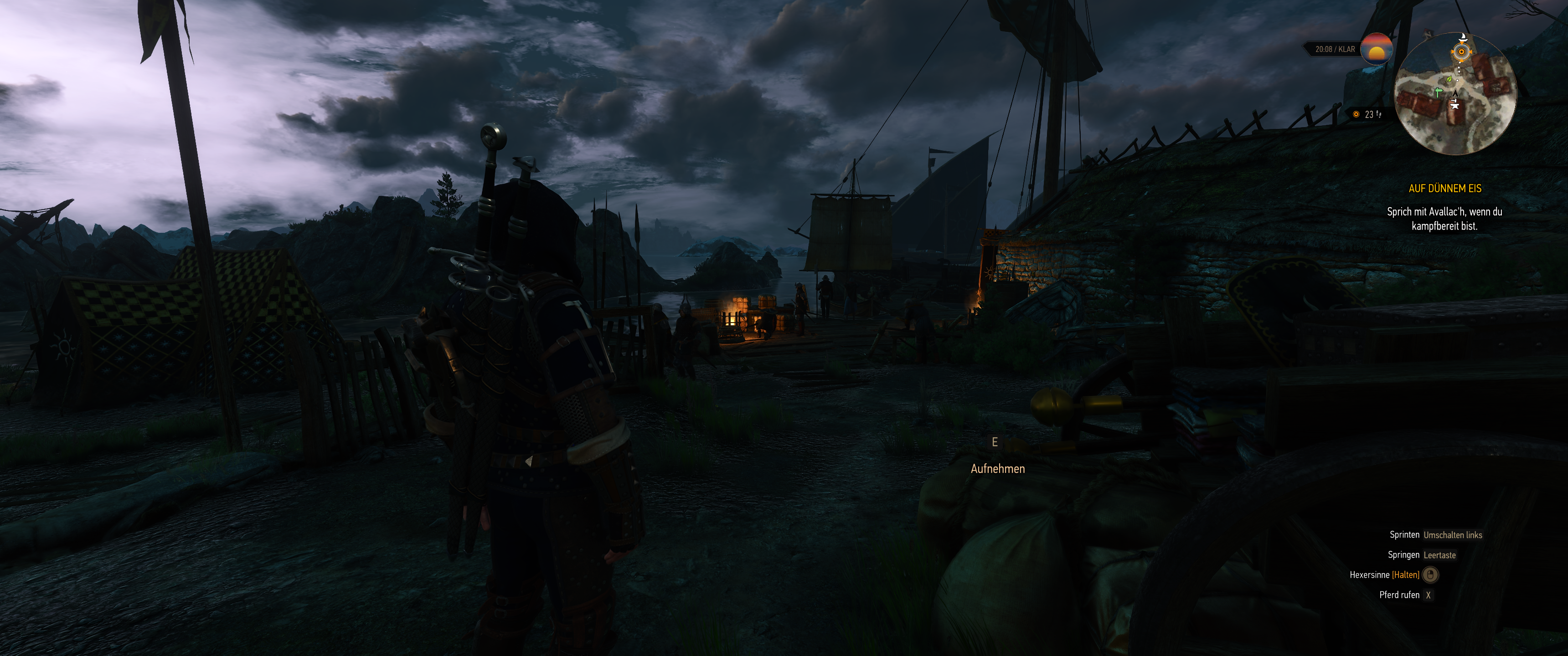This screenshot has height=656, width=1568.
Task: Expand the Aufnehmen interaction prompt
Action: point(999,469)
